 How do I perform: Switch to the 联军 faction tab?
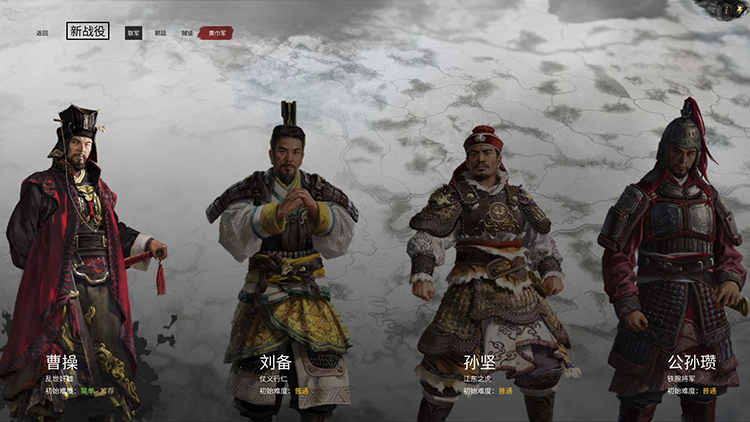(x=134, y=33)
